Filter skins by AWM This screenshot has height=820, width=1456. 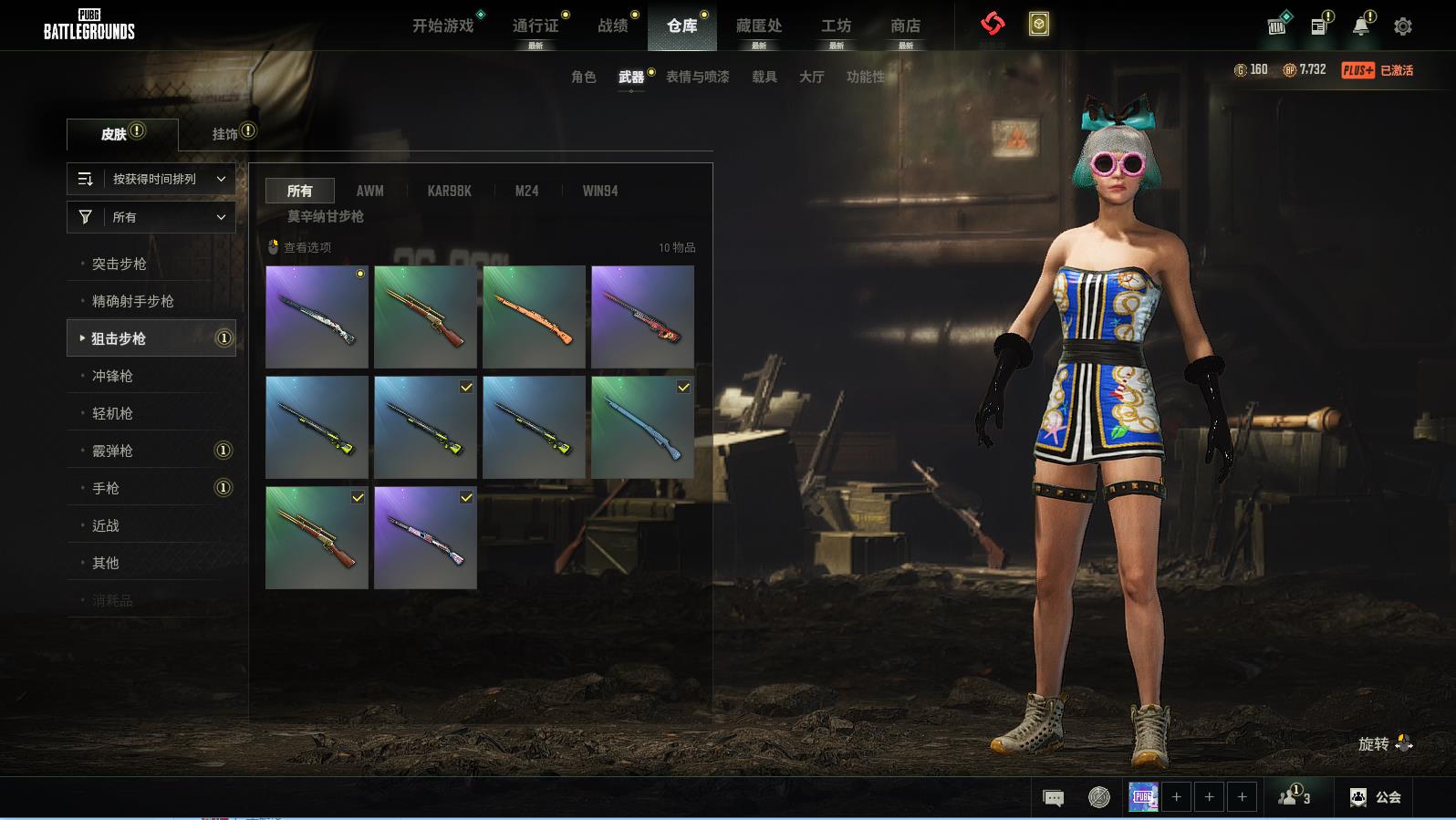pyautogui.click(x=369, y=191)
